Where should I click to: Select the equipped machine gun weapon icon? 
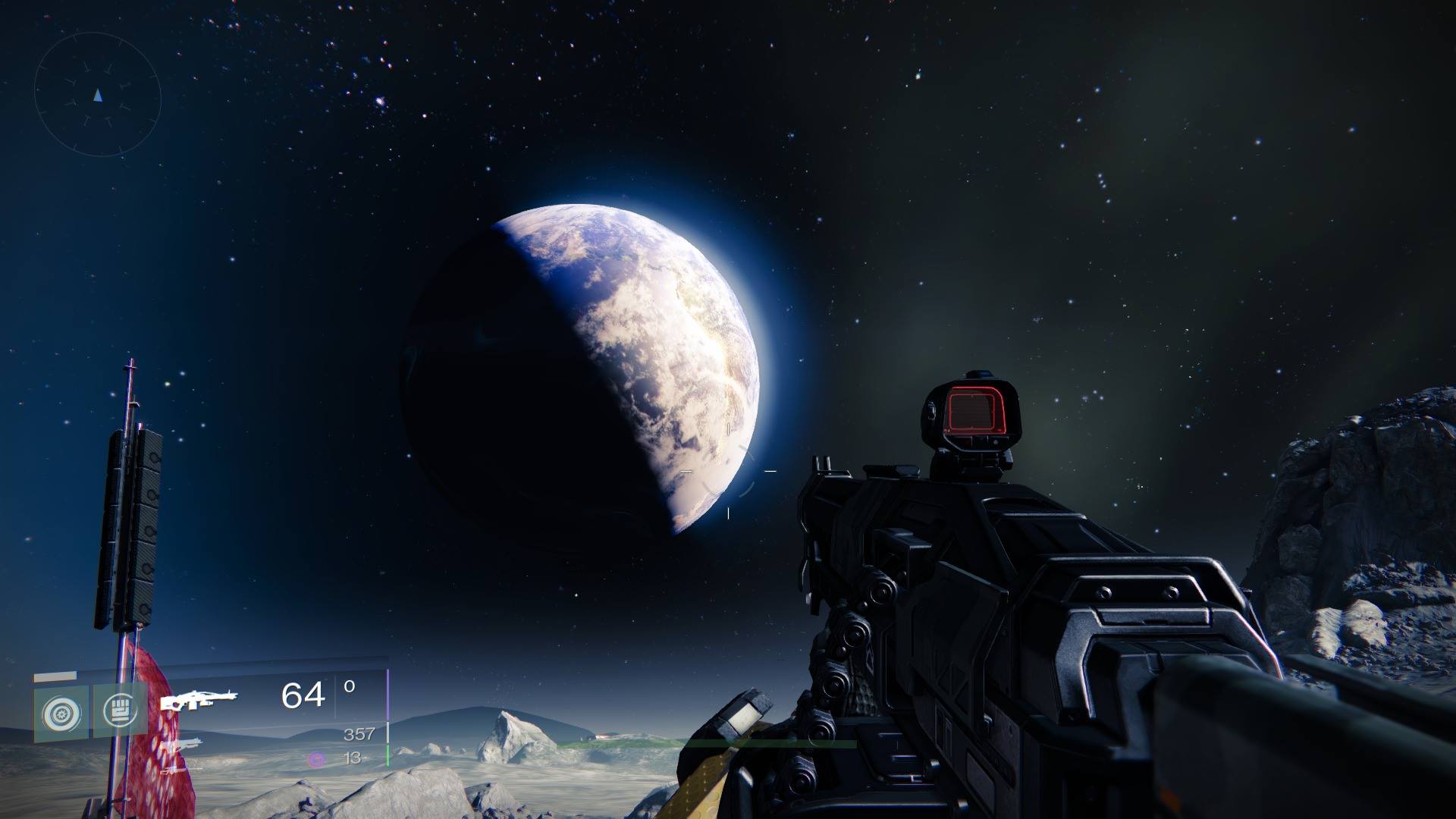point(199,699)
